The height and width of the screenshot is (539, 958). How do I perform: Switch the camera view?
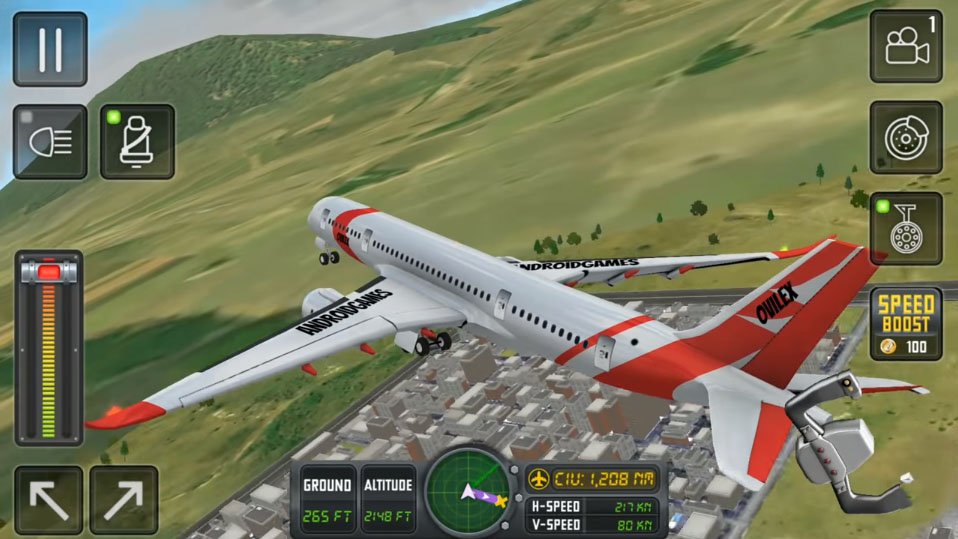click(x=905, y=46)
